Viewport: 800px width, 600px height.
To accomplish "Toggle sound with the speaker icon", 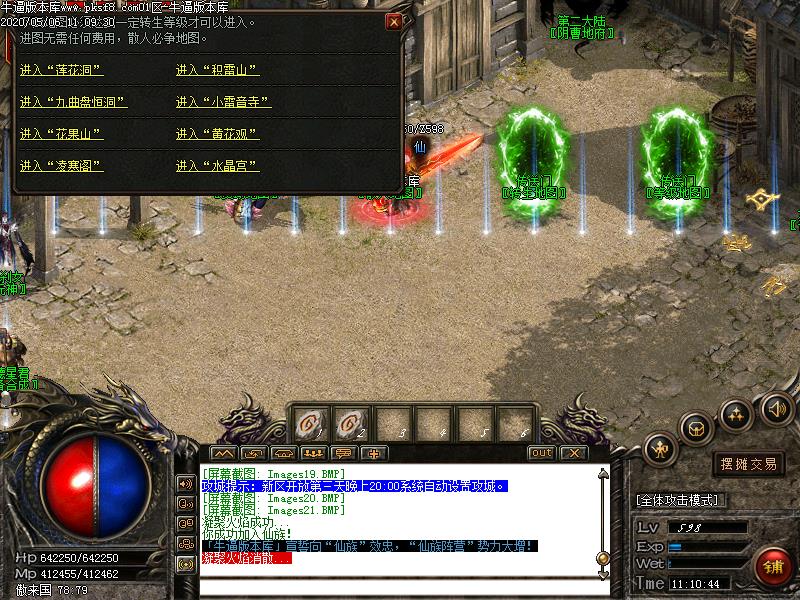I will (776, 408).
